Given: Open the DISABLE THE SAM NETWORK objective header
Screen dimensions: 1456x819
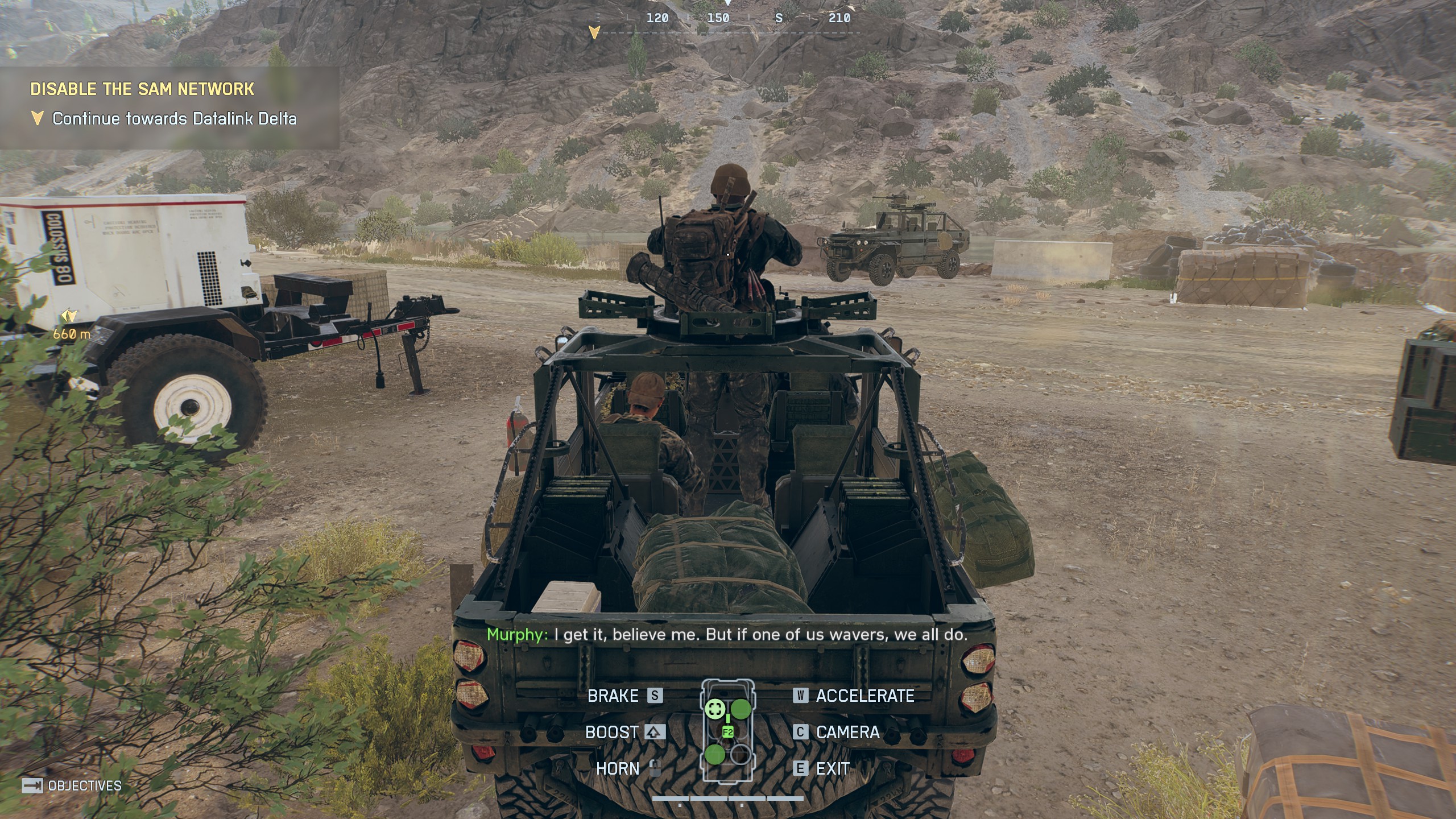Looking at the screenshot, I should tap(142, 89).
